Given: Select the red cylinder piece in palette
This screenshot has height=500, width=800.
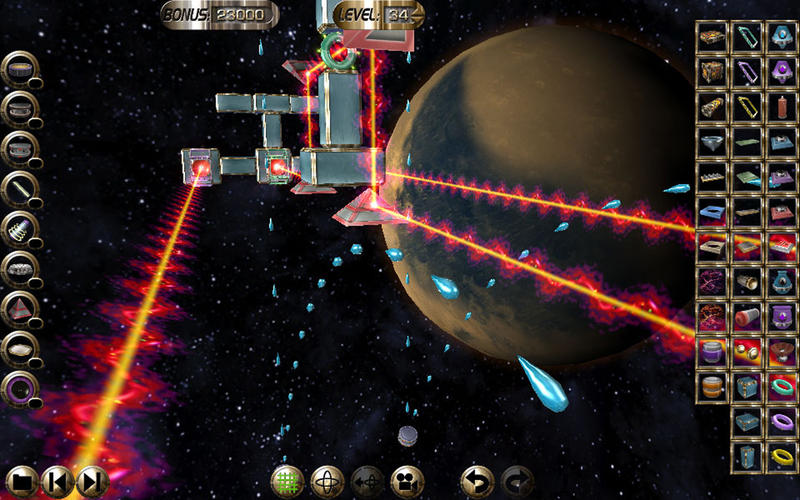Looking at the screenshot, I should tap(746, 316).
